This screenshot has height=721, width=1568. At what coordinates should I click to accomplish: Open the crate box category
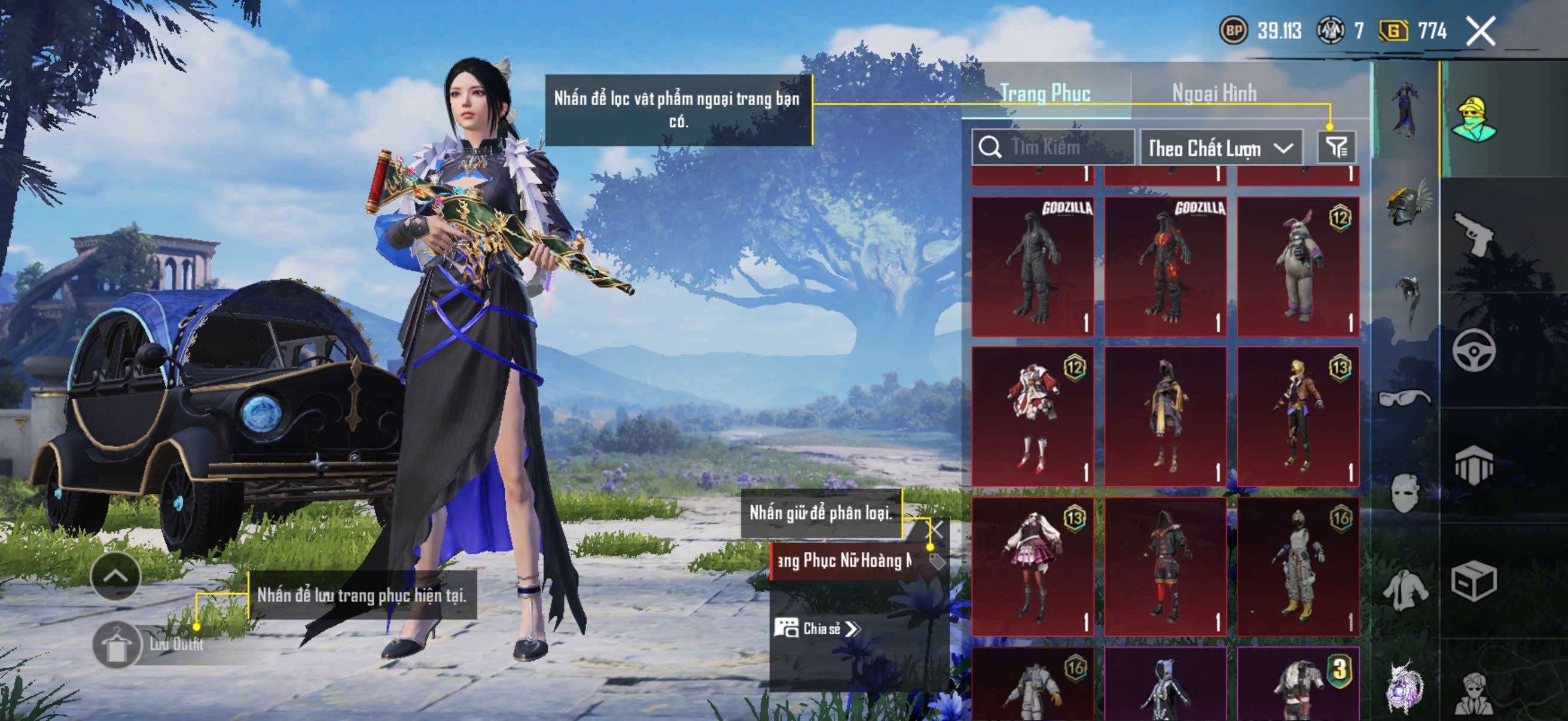(x=1474, y=581)
